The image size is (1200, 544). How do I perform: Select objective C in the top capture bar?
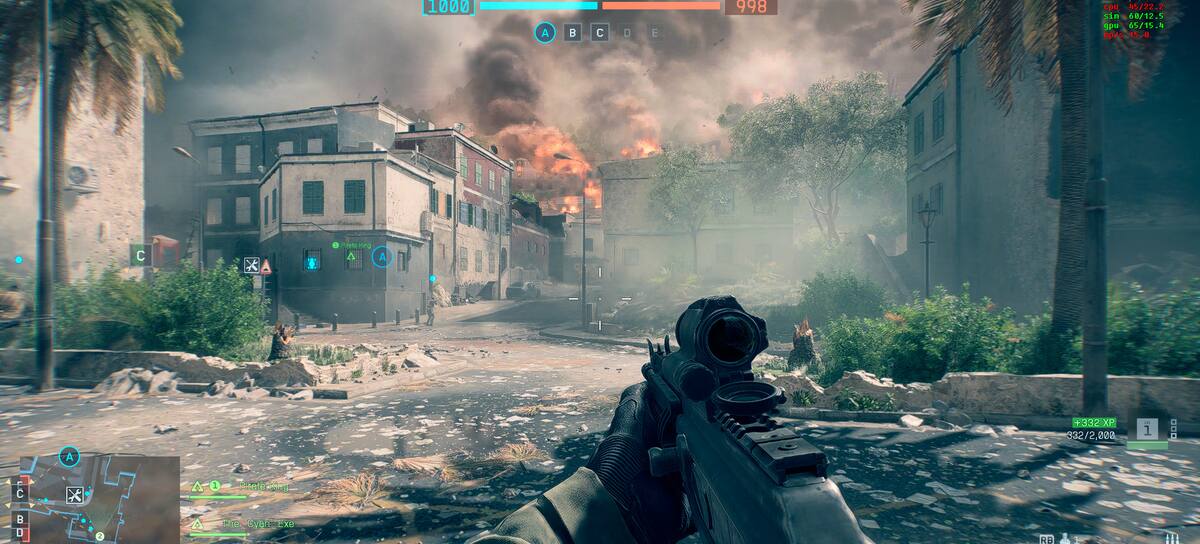[x=600, y=32]
